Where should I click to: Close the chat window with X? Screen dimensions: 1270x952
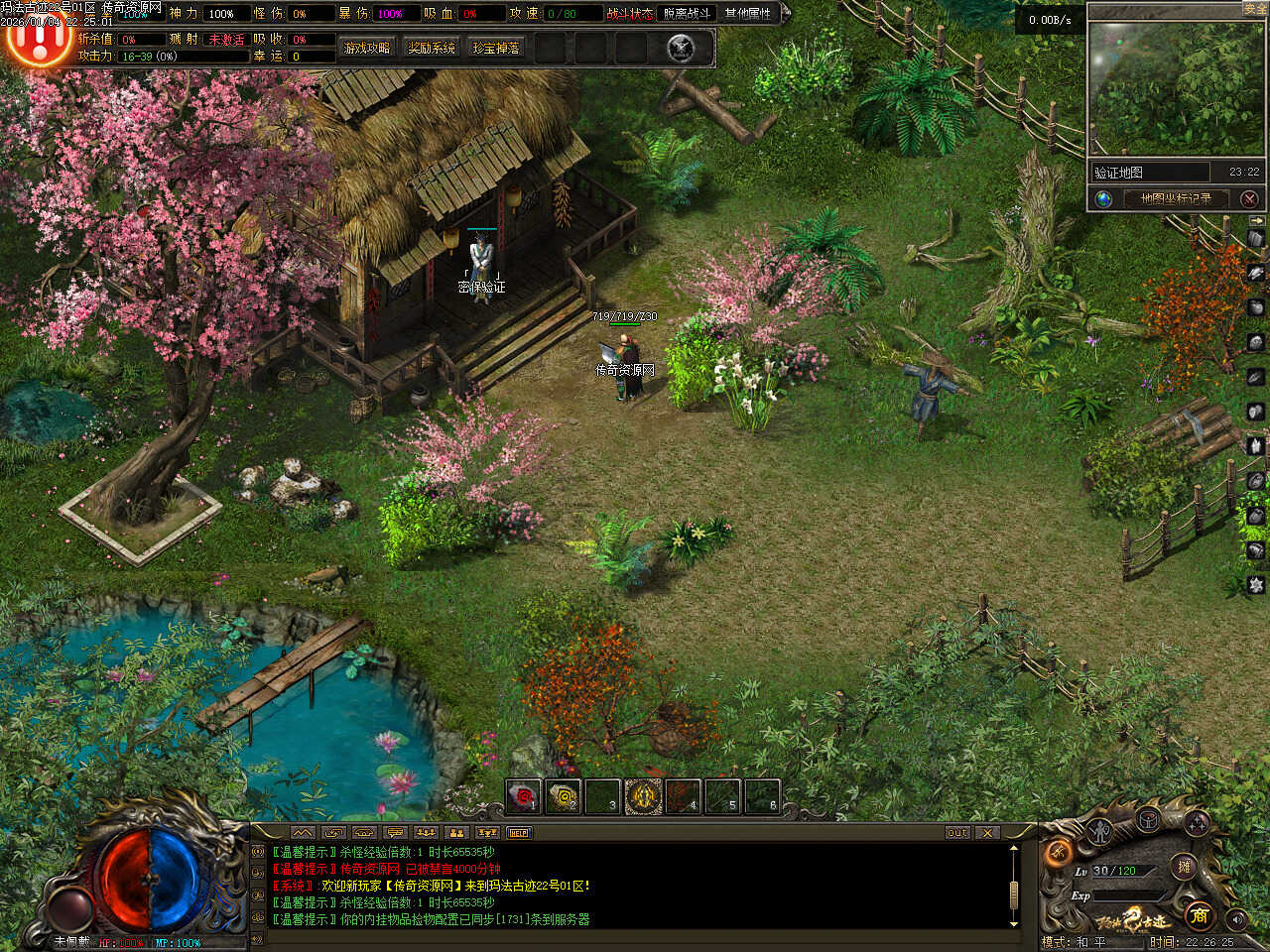[x=987, y=833]
